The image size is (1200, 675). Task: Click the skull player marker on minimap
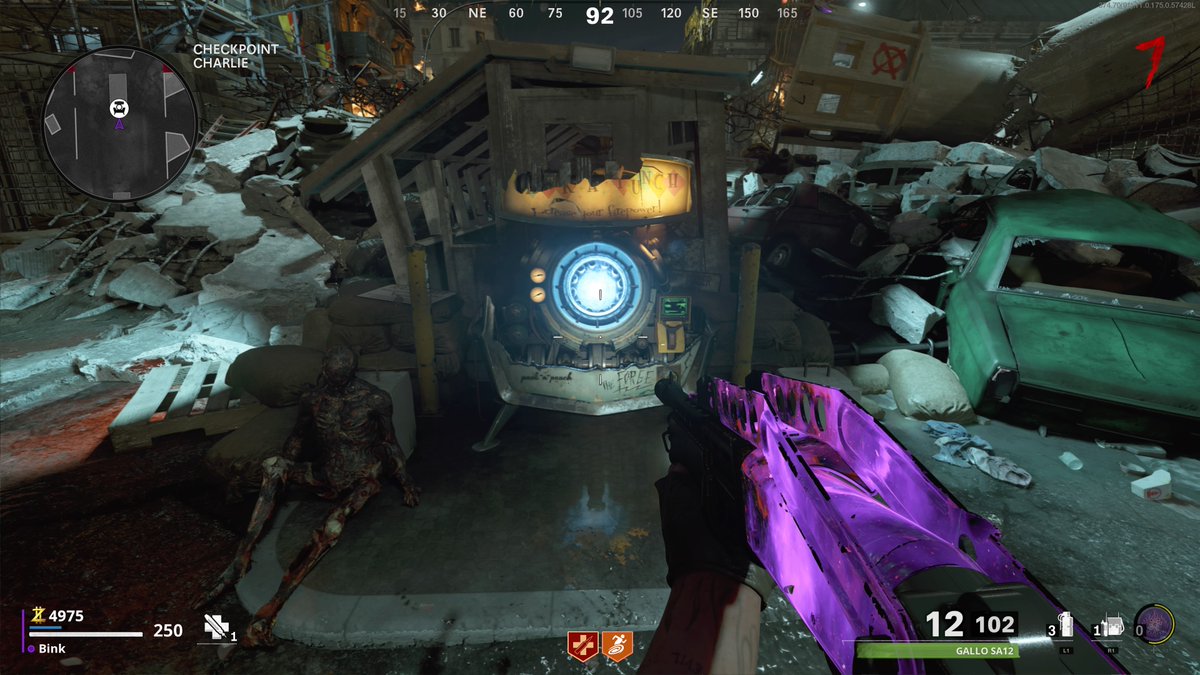tap(119, 108)
